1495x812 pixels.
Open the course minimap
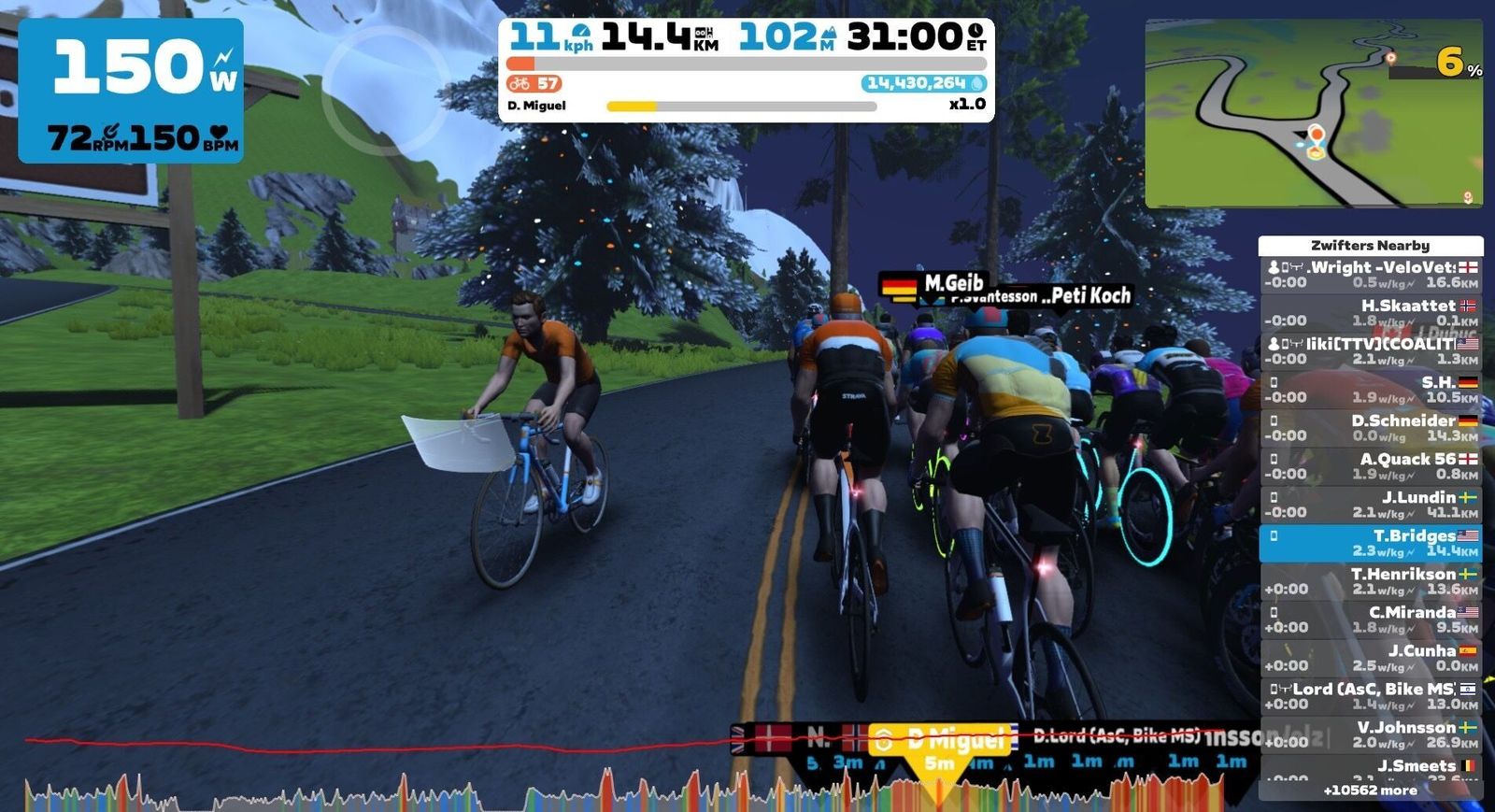pos(1314,113)
